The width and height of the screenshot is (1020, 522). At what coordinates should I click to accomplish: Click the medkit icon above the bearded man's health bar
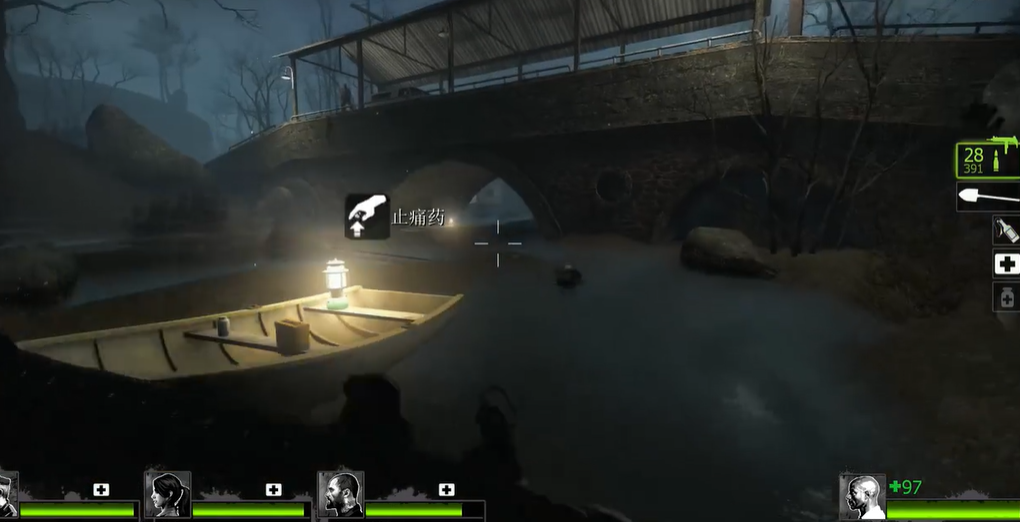tap(446, 489)
